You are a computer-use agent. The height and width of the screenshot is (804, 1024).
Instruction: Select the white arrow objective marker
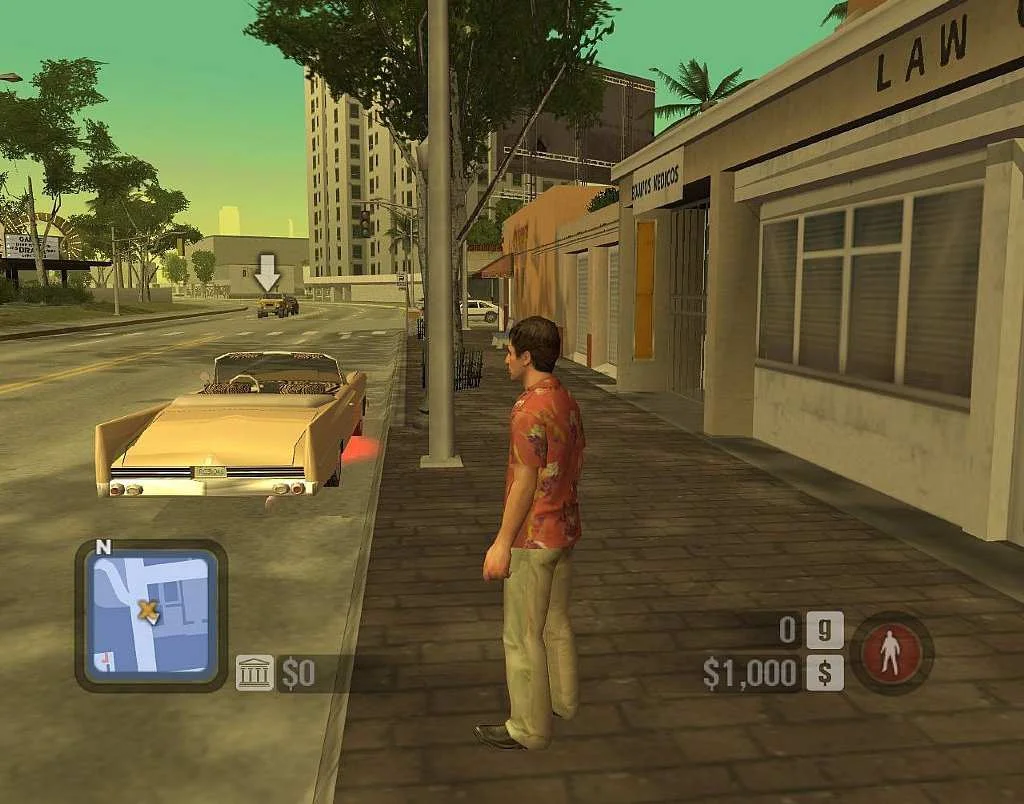(267, 272)
